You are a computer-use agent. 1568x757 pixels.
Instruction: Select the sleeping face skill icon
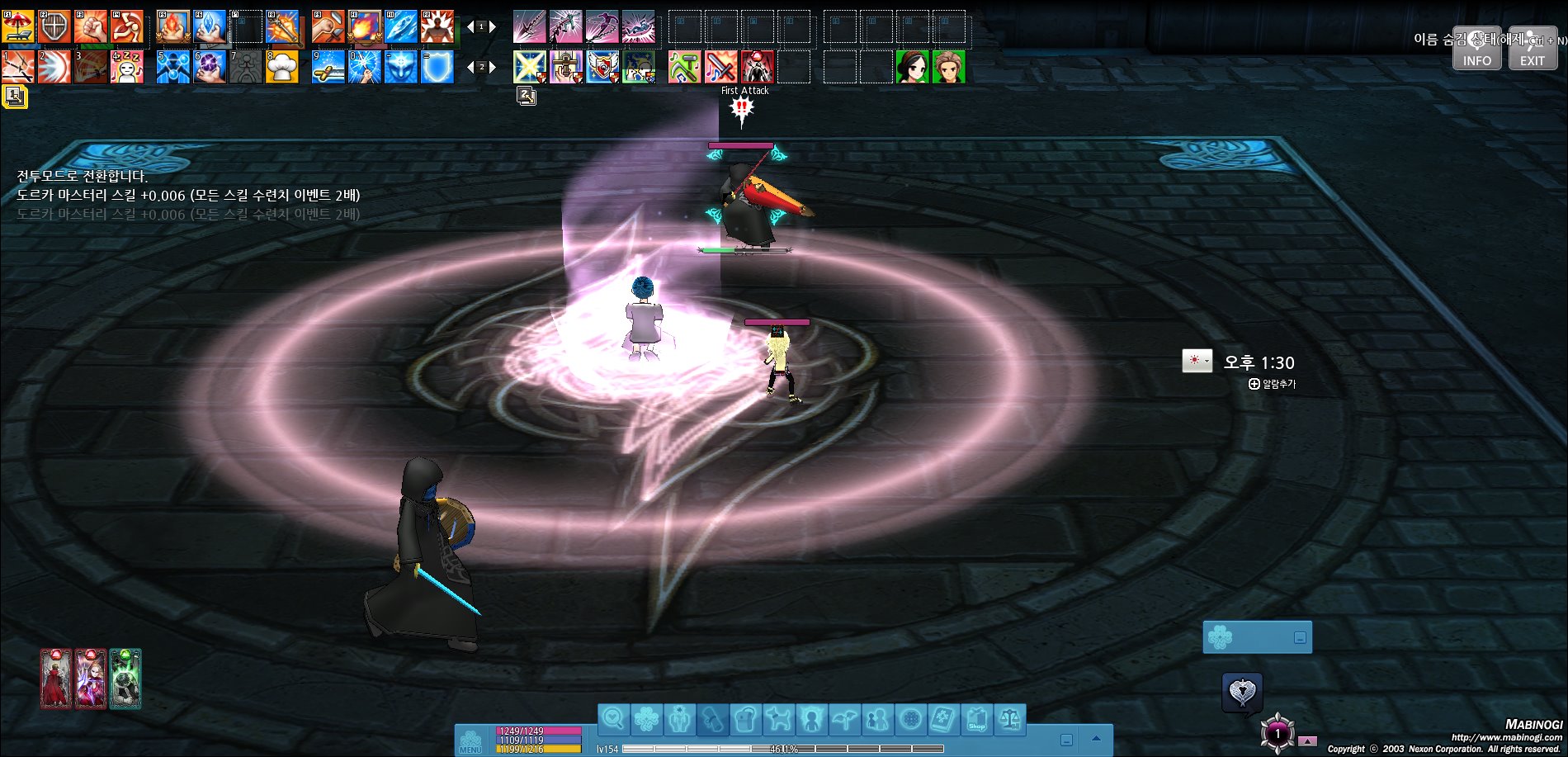(127, 67)
